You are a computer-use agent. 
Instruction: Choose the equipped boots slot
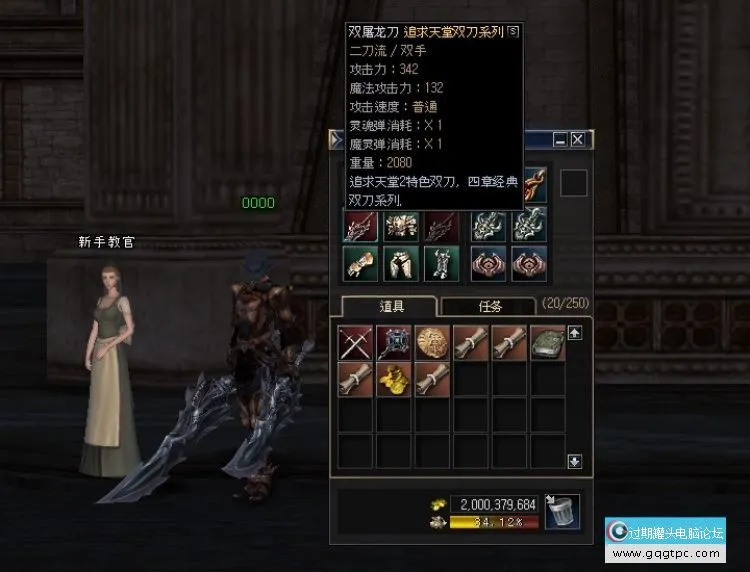click(440, 263)
